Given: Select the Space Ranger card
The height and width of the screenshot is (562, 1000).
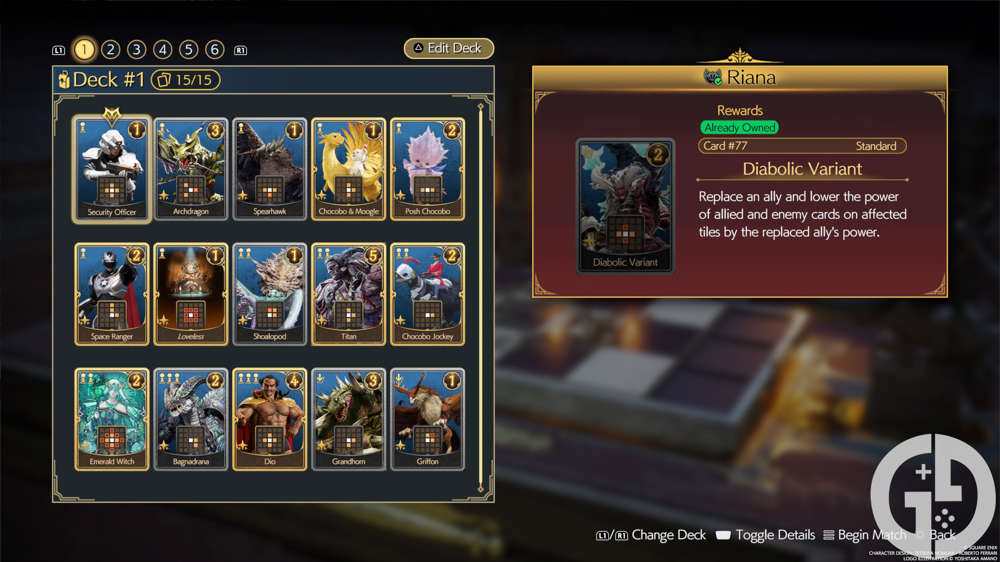Looking at the screenshot, I should tap(112, 294).
